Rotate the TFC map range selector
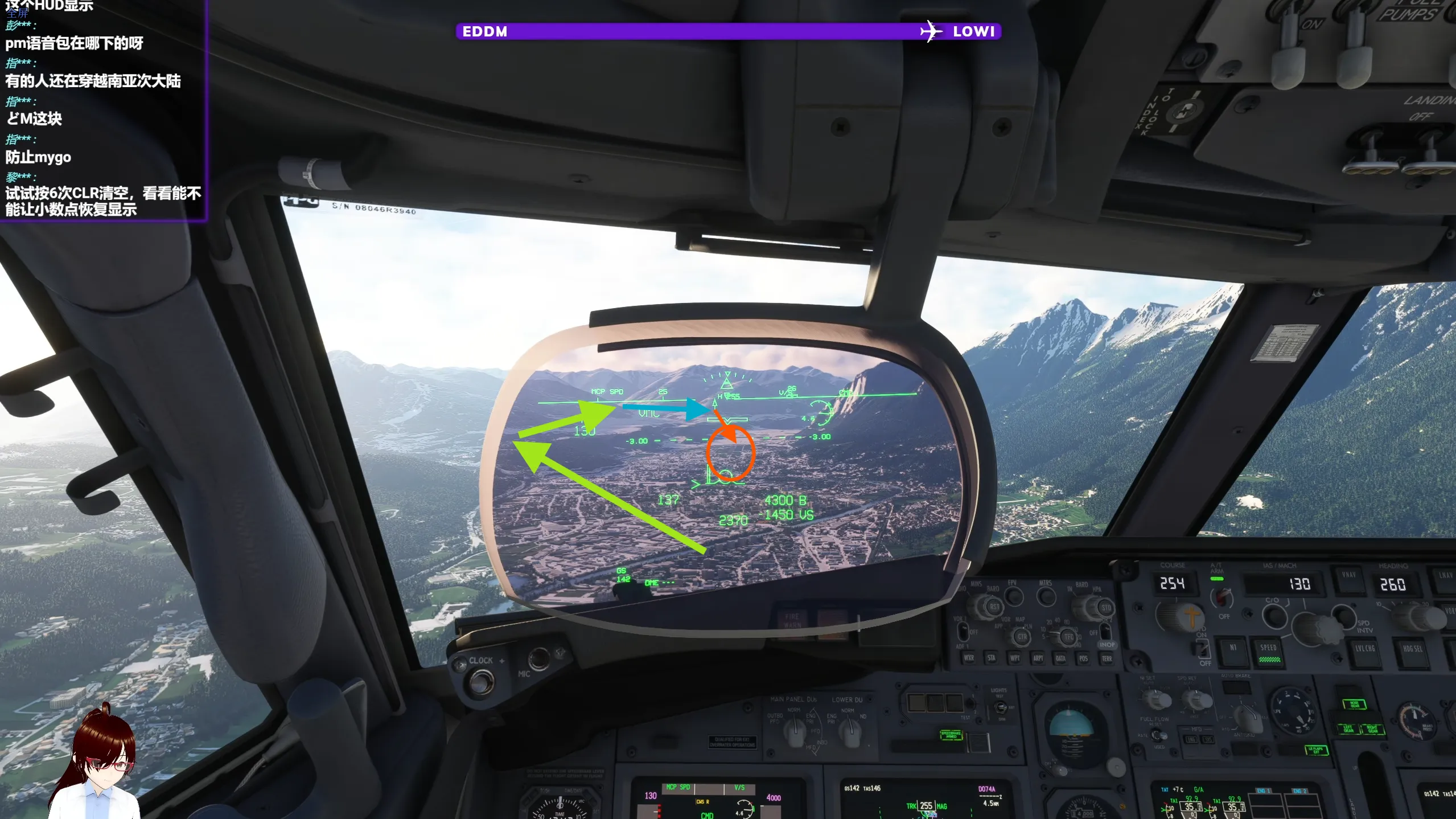The image size is (1456, 819). coord(1069,637)
